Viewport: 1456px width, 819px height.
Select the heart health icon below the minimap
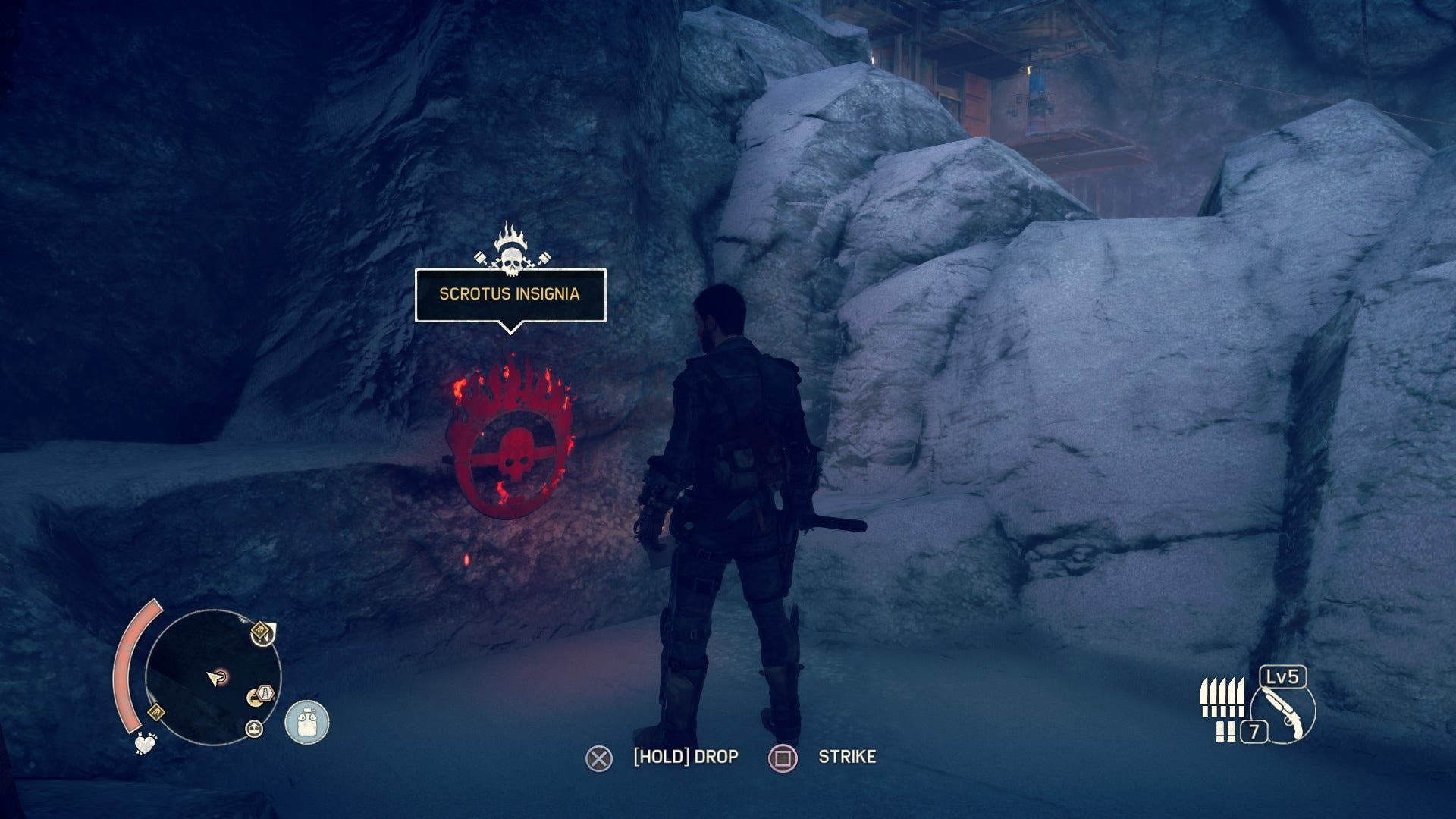click(x=144, y=745)
